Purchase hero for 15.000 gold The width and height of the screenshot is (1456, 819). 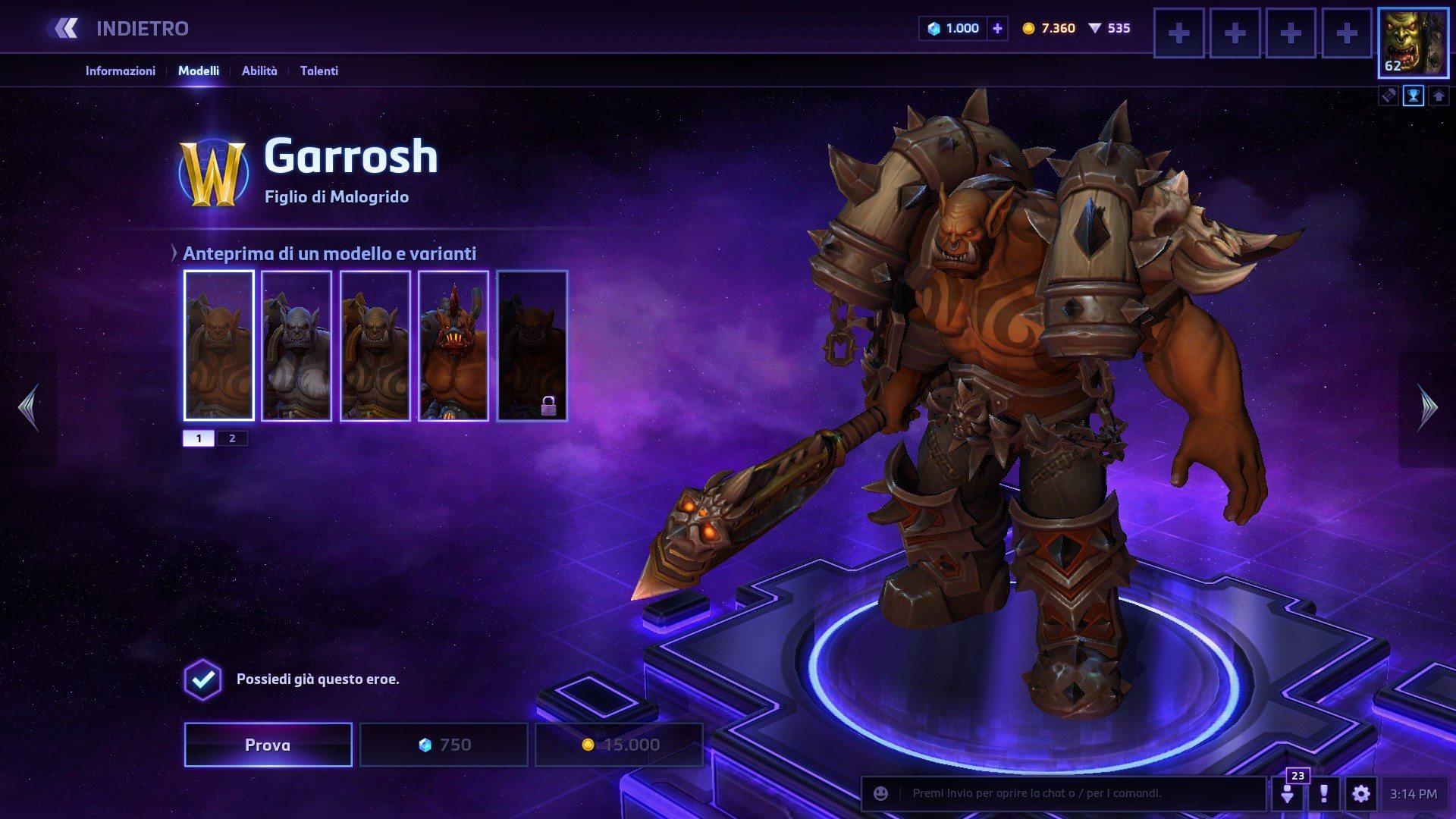(x=619, y=745)
